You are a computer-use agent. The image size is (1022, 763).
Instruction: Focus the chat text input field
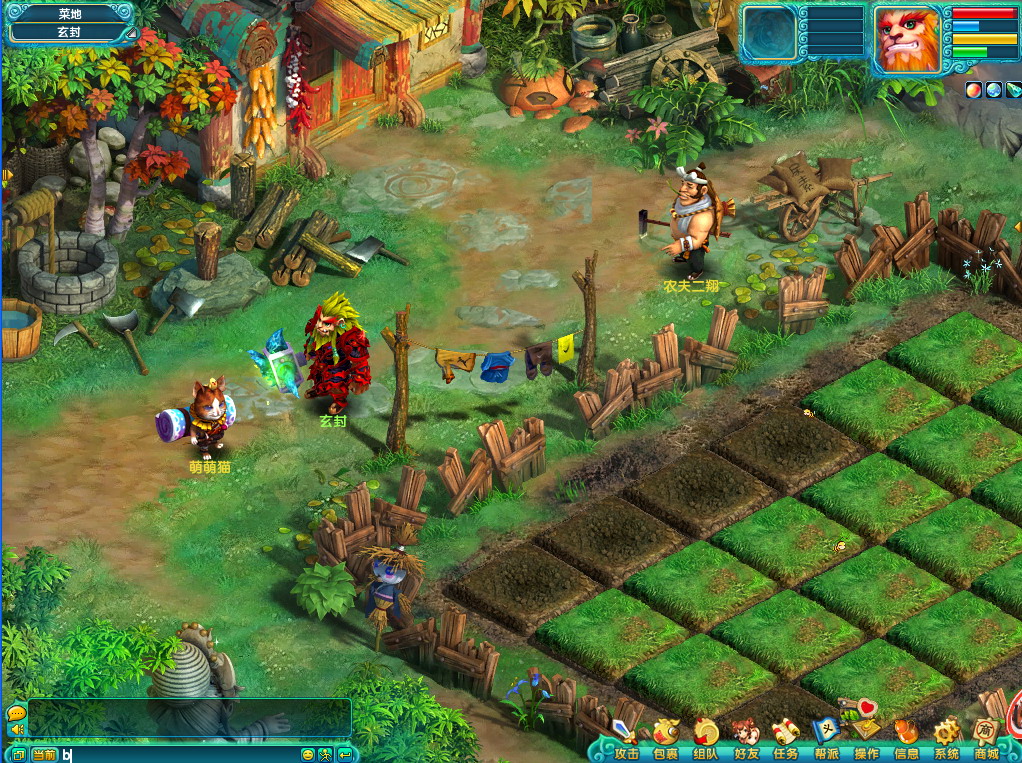[180, 755]
